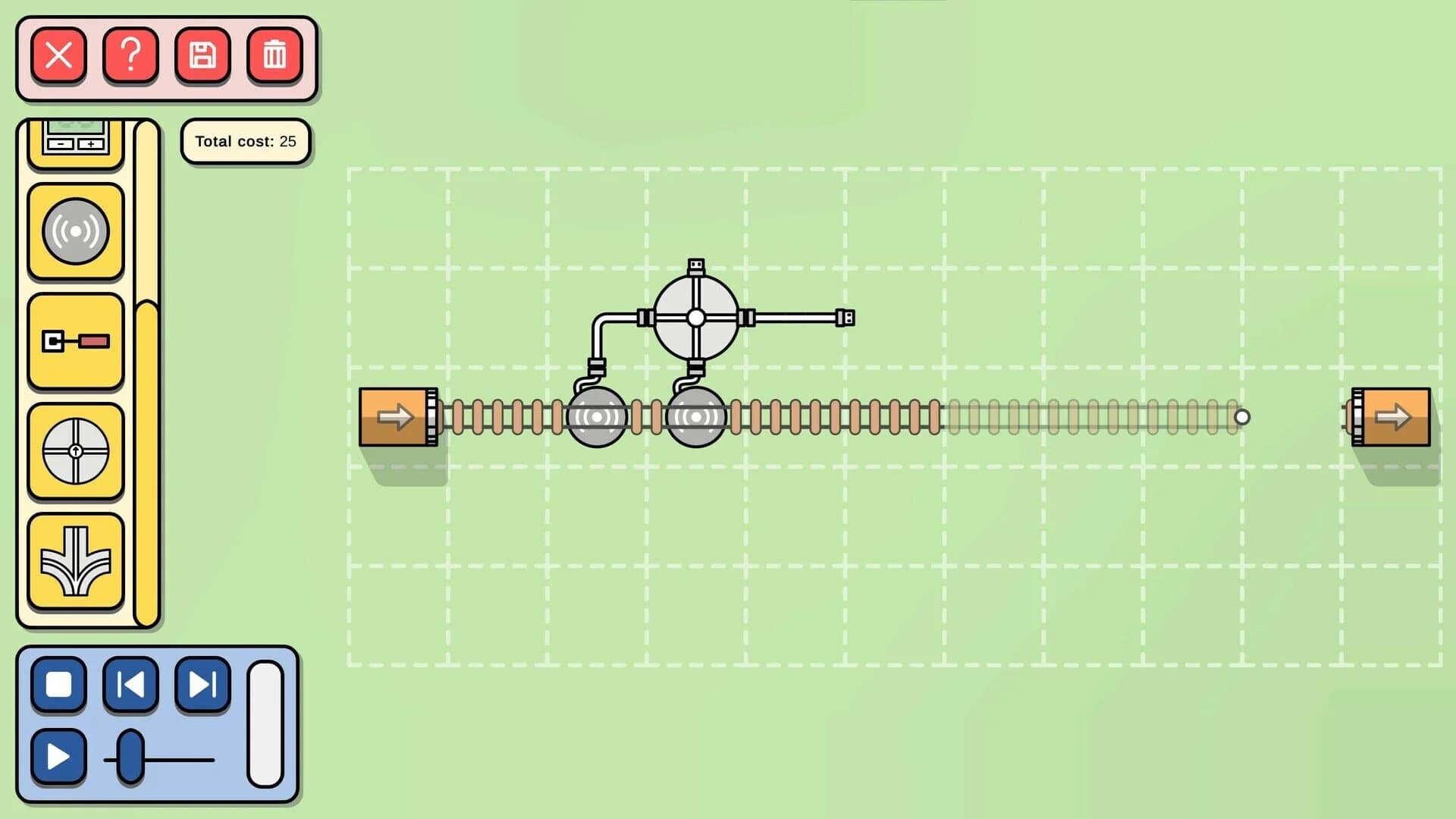Close the editor with the X icon
Image resolution: width=1456 pixels, height=819 pixels.
59,55
